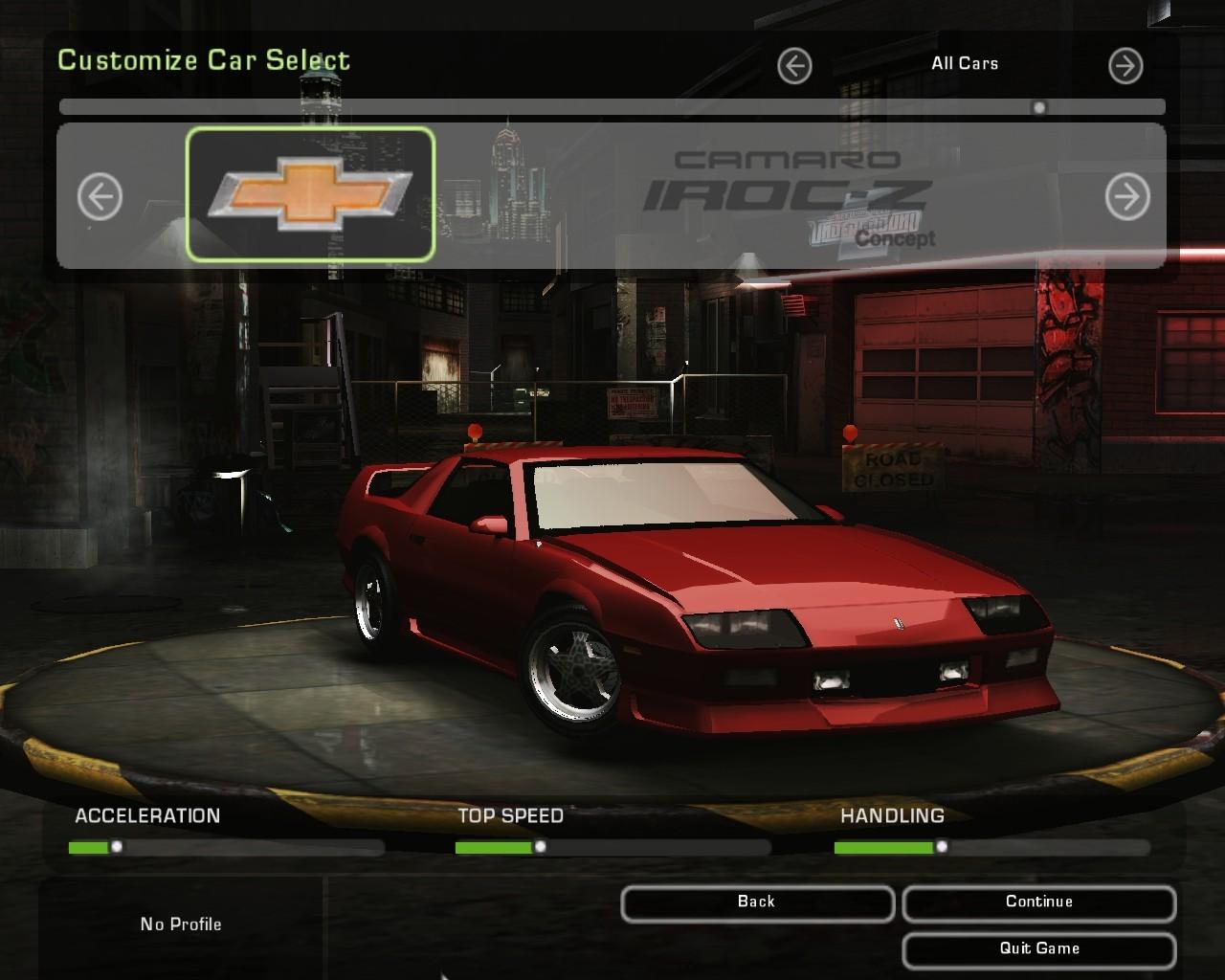Switch to the next car category filter
Screen dimensions: 1225x980
1125,65
